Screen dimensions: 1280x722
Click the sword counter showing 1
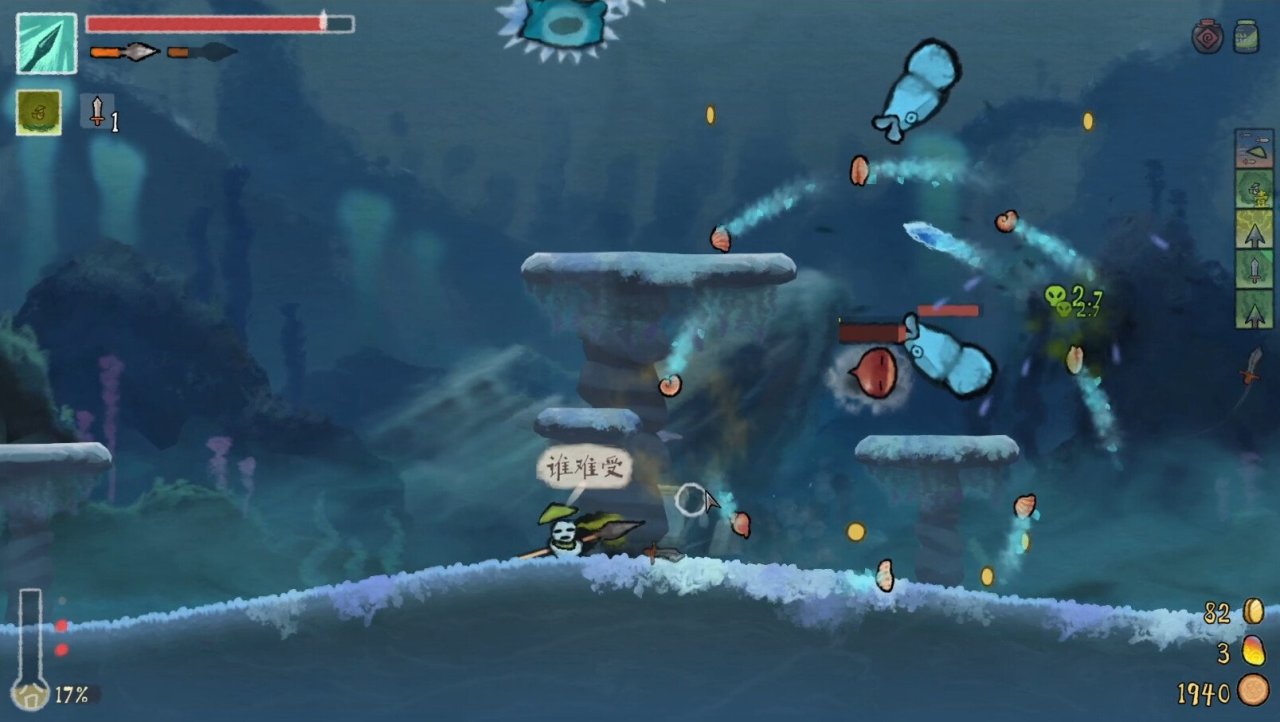click(97, 112)
